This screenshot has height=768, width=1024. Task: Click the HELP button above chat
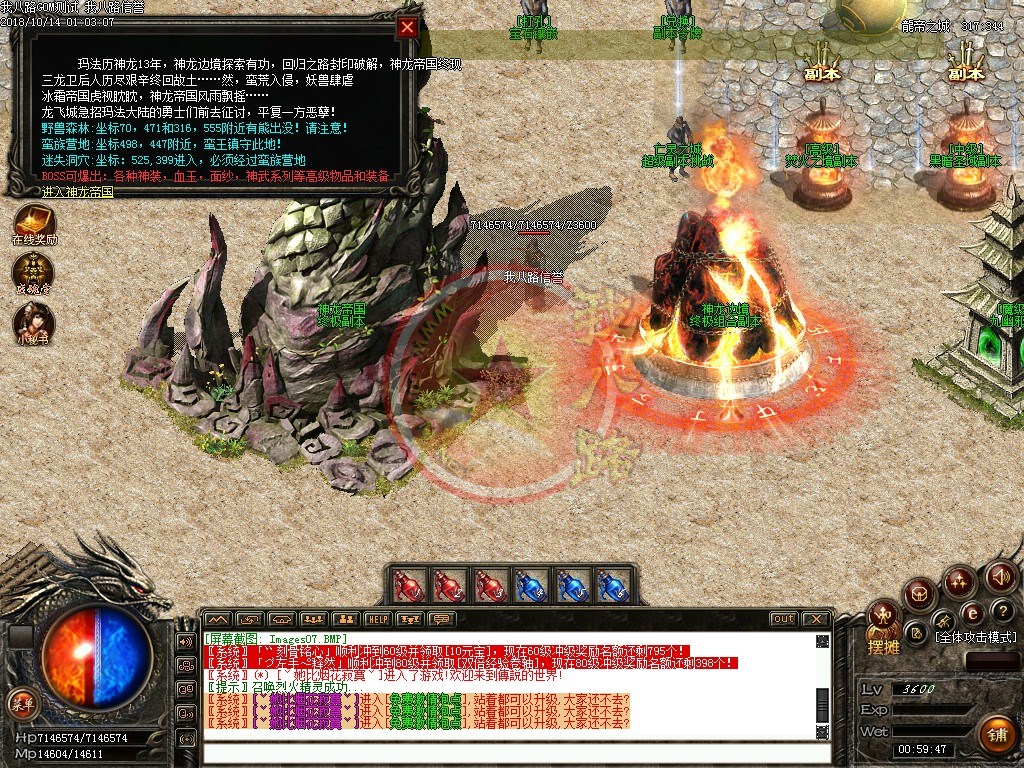(377, 619)
